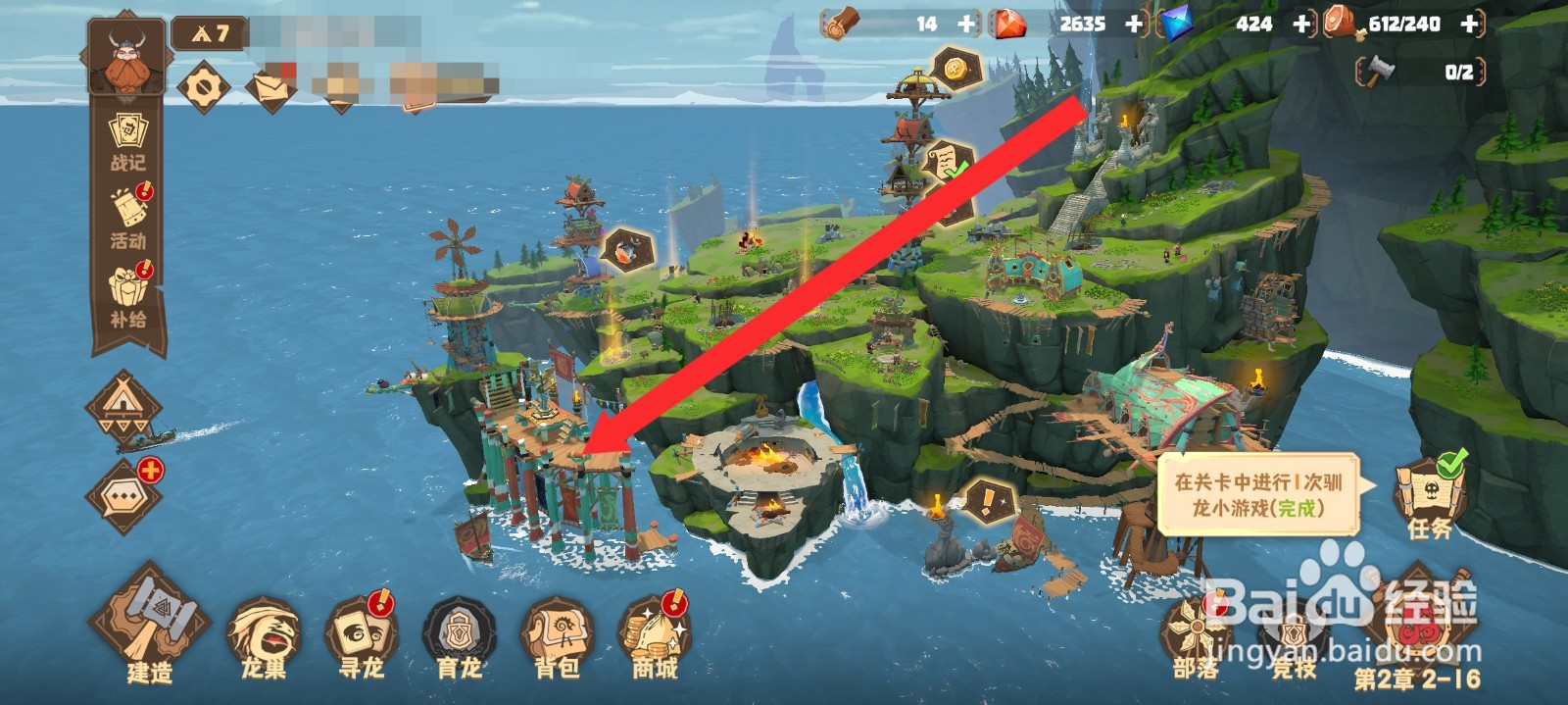Open the 任务 quest scroll
Screen dimensions: 1568x705
point(1429,495)
